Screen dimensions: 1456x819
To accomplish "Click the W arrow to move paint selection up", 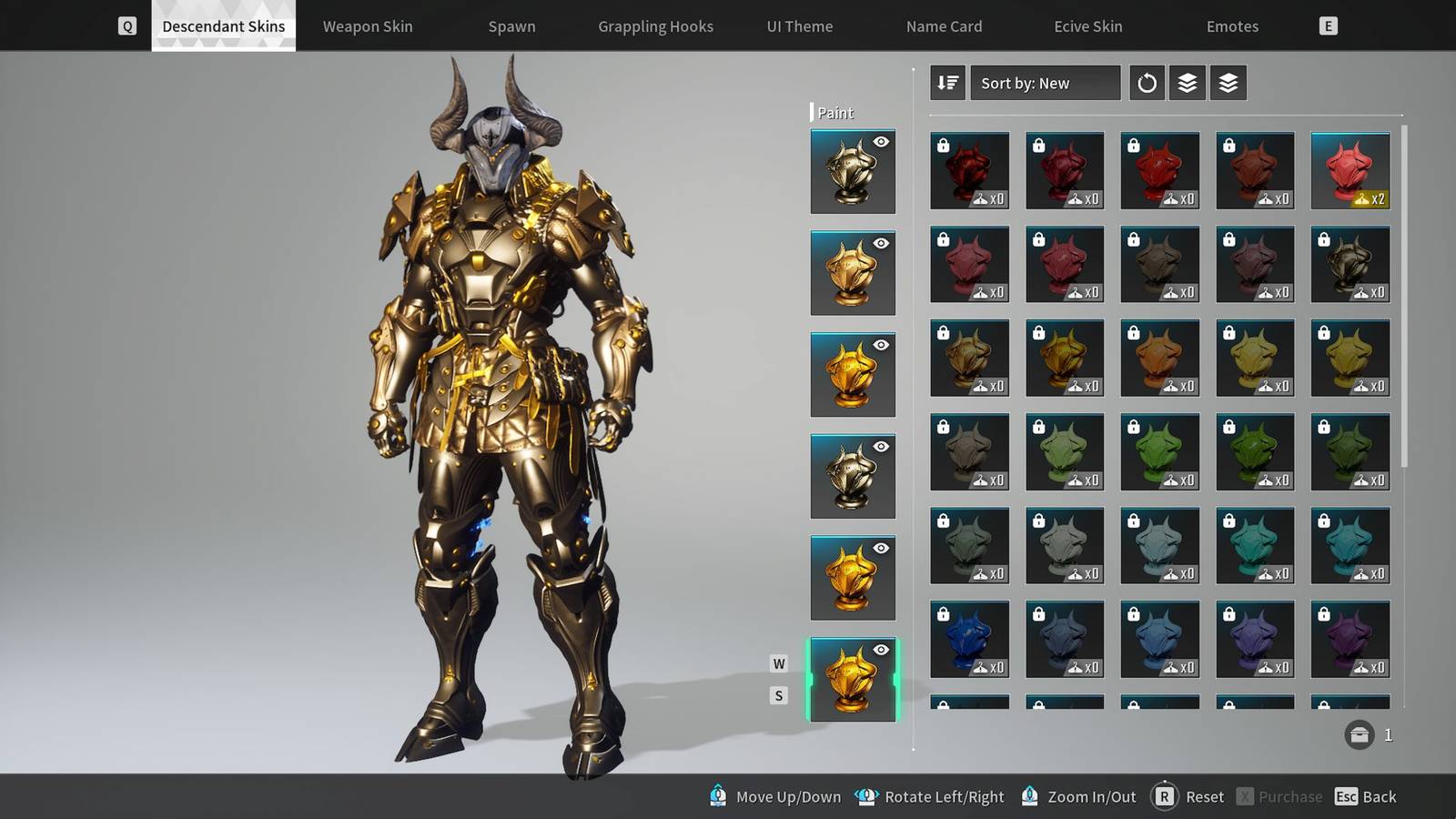I will (x=778, y=664).
